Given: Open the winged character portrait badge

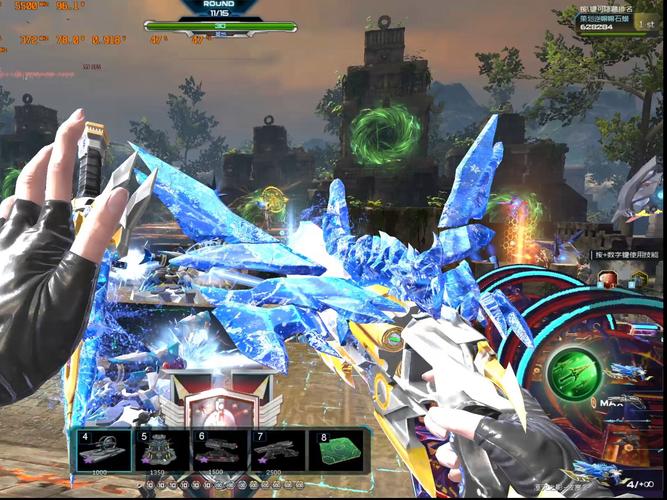Looking at the screenshot, I should (x=214, y=404).
